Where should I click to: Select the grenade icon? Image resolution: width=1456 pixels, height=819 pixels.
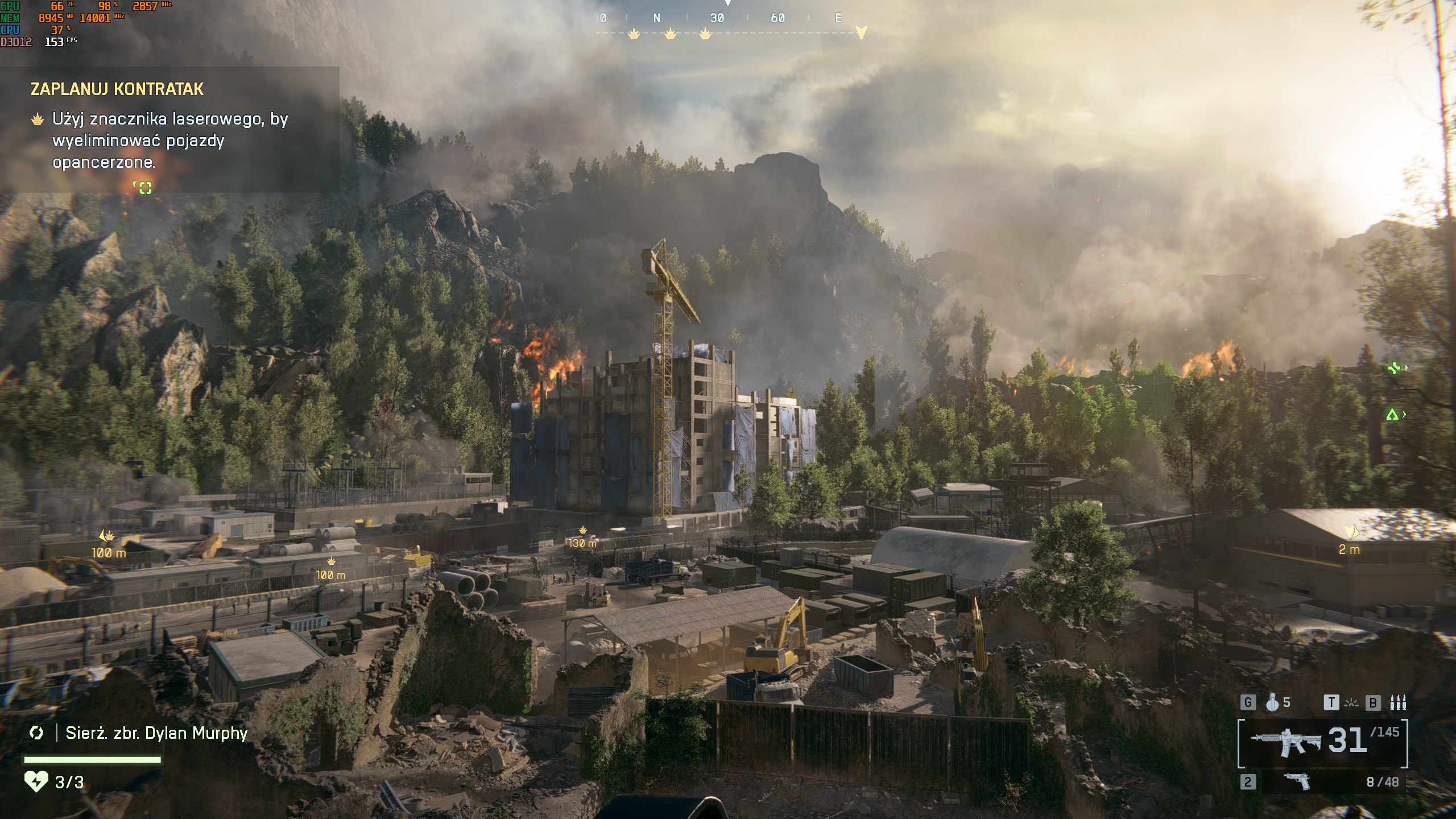(1272, 703)
